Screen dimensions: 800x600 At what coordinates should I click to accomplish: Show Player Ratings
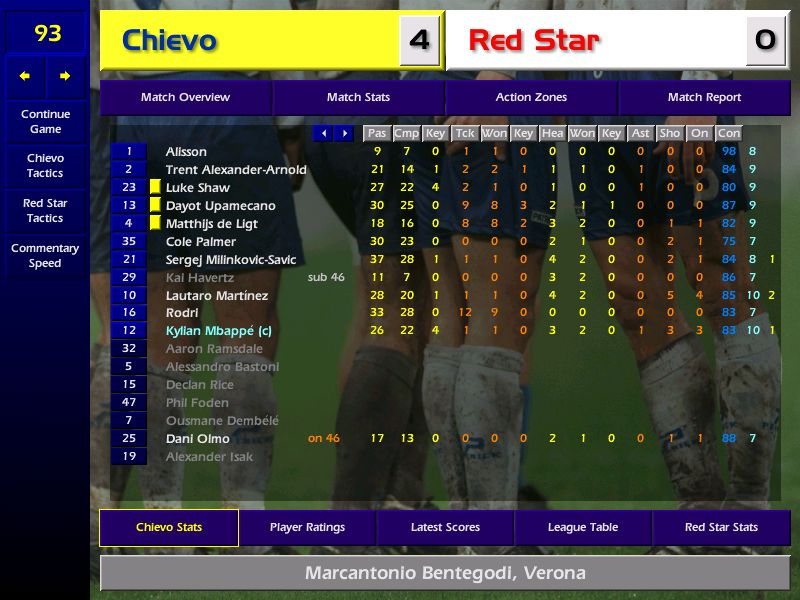(307, 528)
